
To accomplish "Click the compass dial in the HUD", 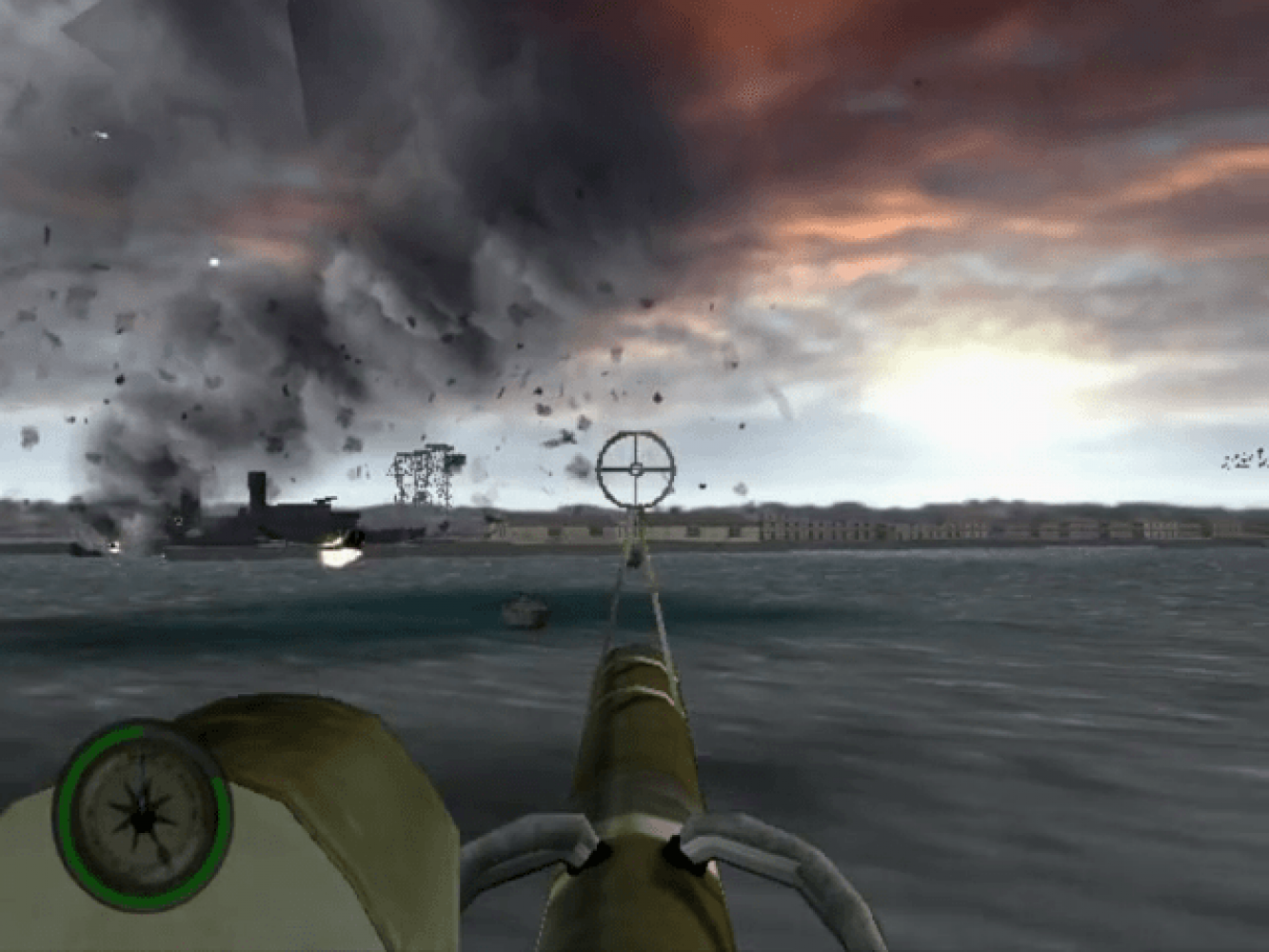I will [x=143, y=814].
